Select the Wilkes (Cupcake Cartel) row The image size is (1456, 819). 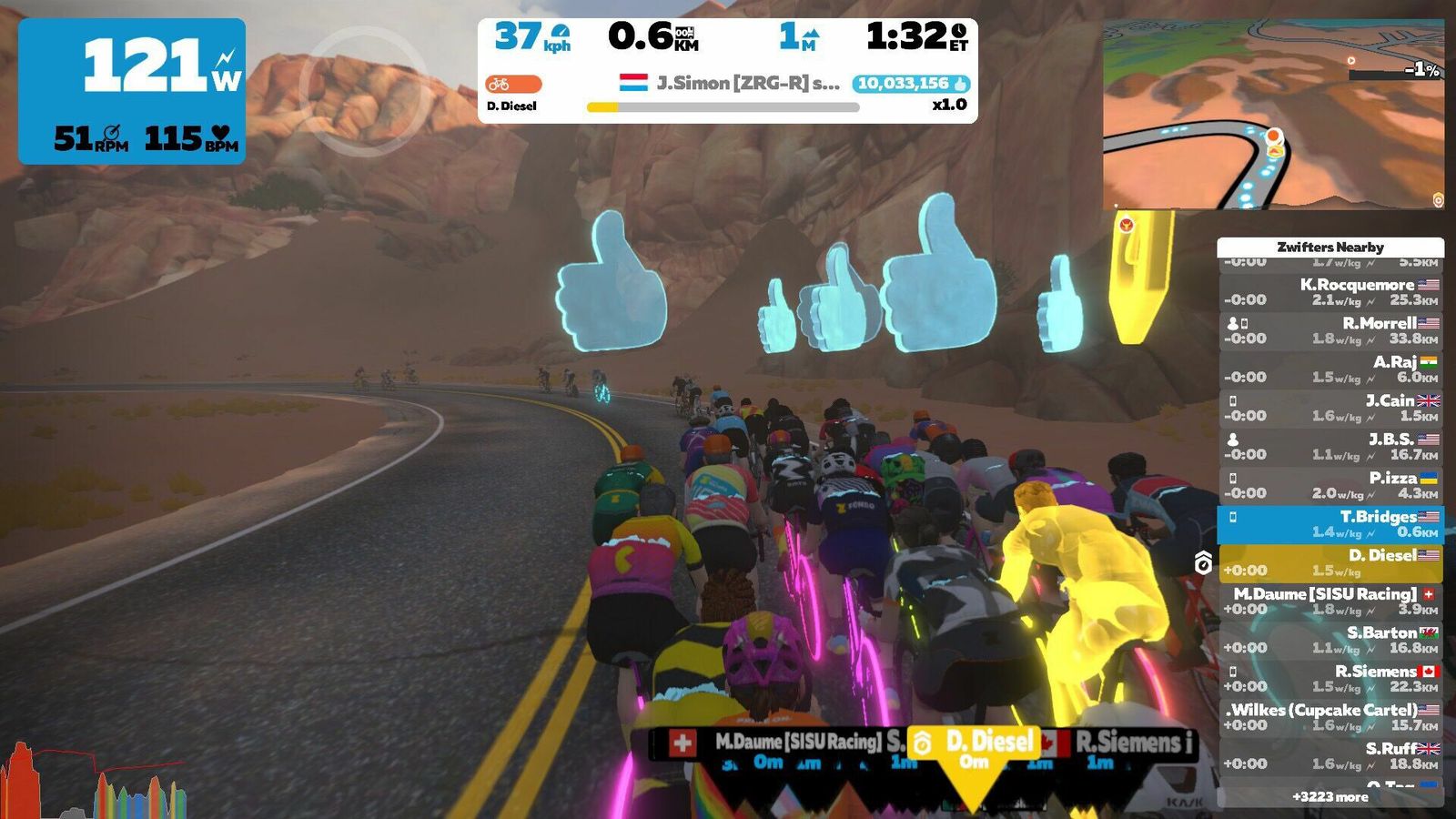(1330, 717)
